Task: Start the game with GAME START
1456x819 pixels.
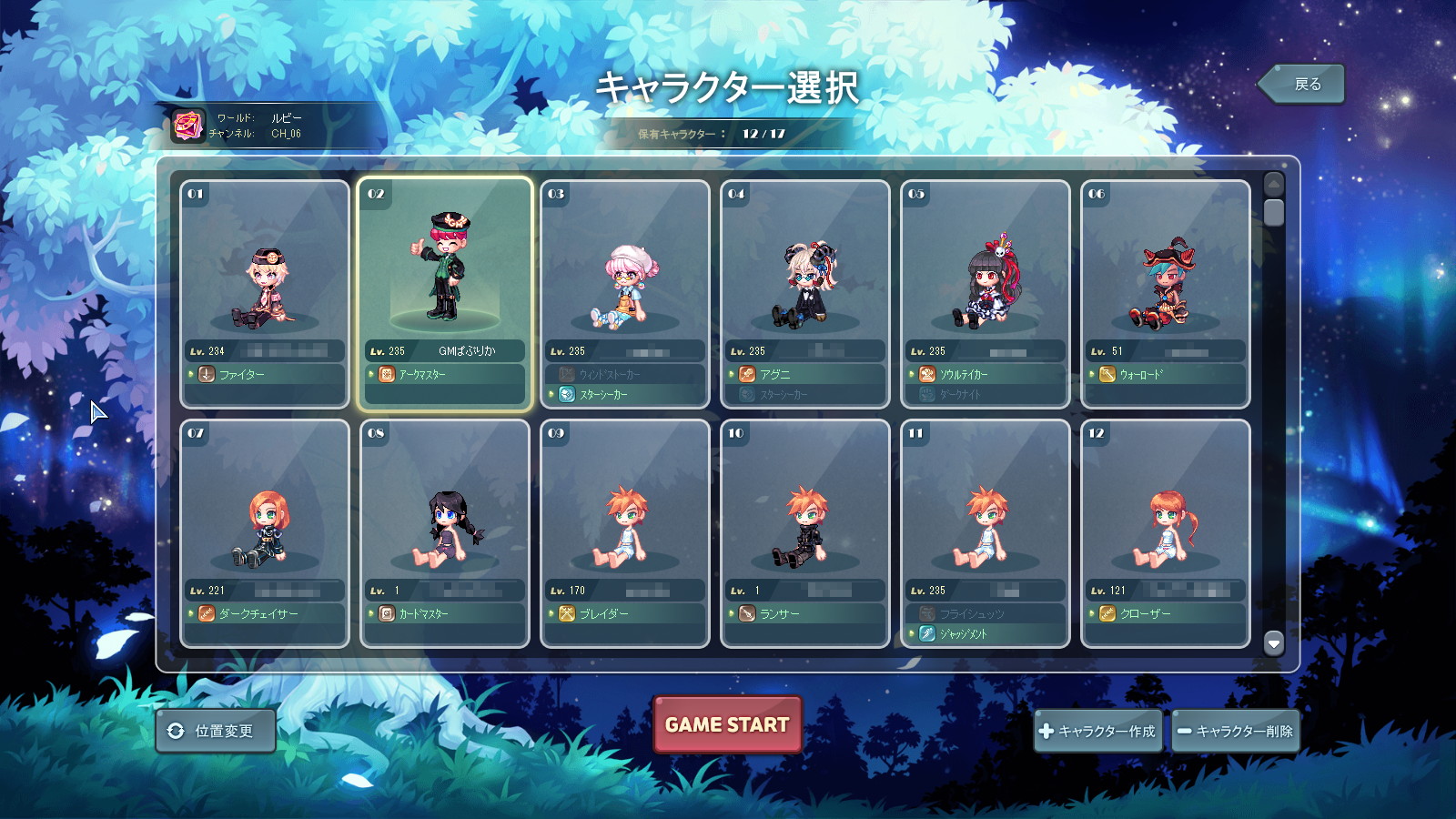Action: tap(727, 724)
